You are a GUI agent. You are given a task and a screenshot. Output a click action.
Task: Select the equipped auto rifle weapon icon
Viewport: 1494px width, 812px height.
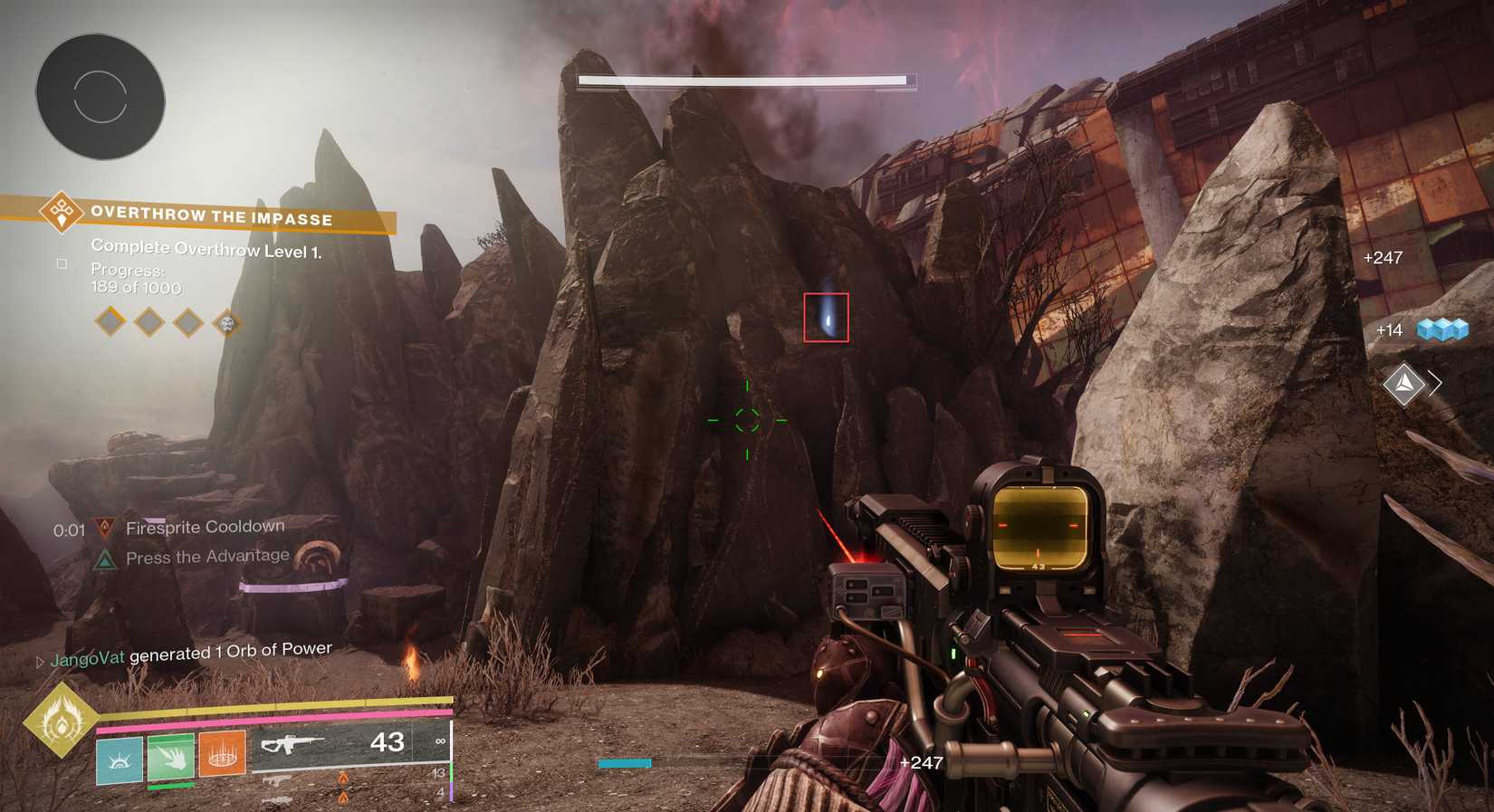[299, 742]
